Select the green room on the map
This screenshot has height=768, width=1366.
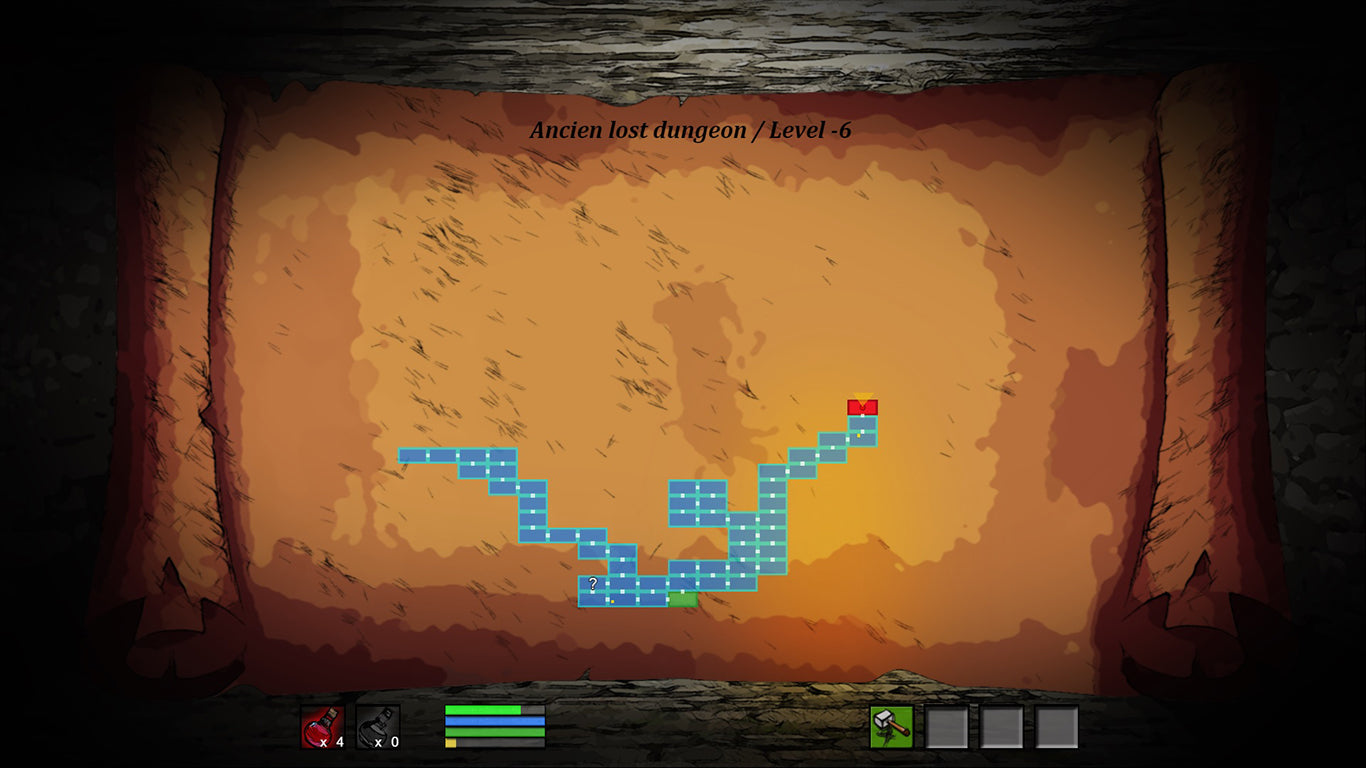682,599
